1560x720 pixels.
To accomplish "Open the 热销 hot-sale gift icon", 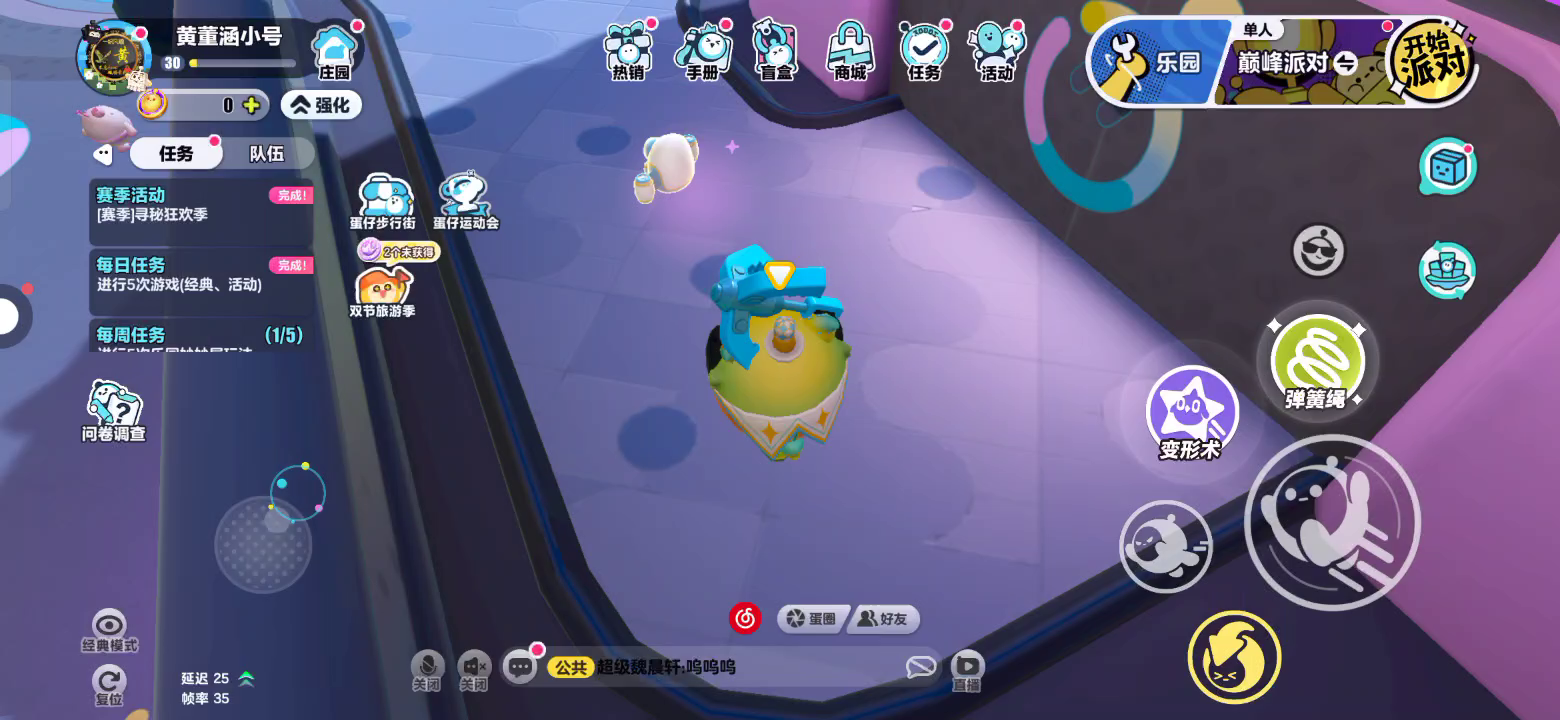I will pos(629,50).
